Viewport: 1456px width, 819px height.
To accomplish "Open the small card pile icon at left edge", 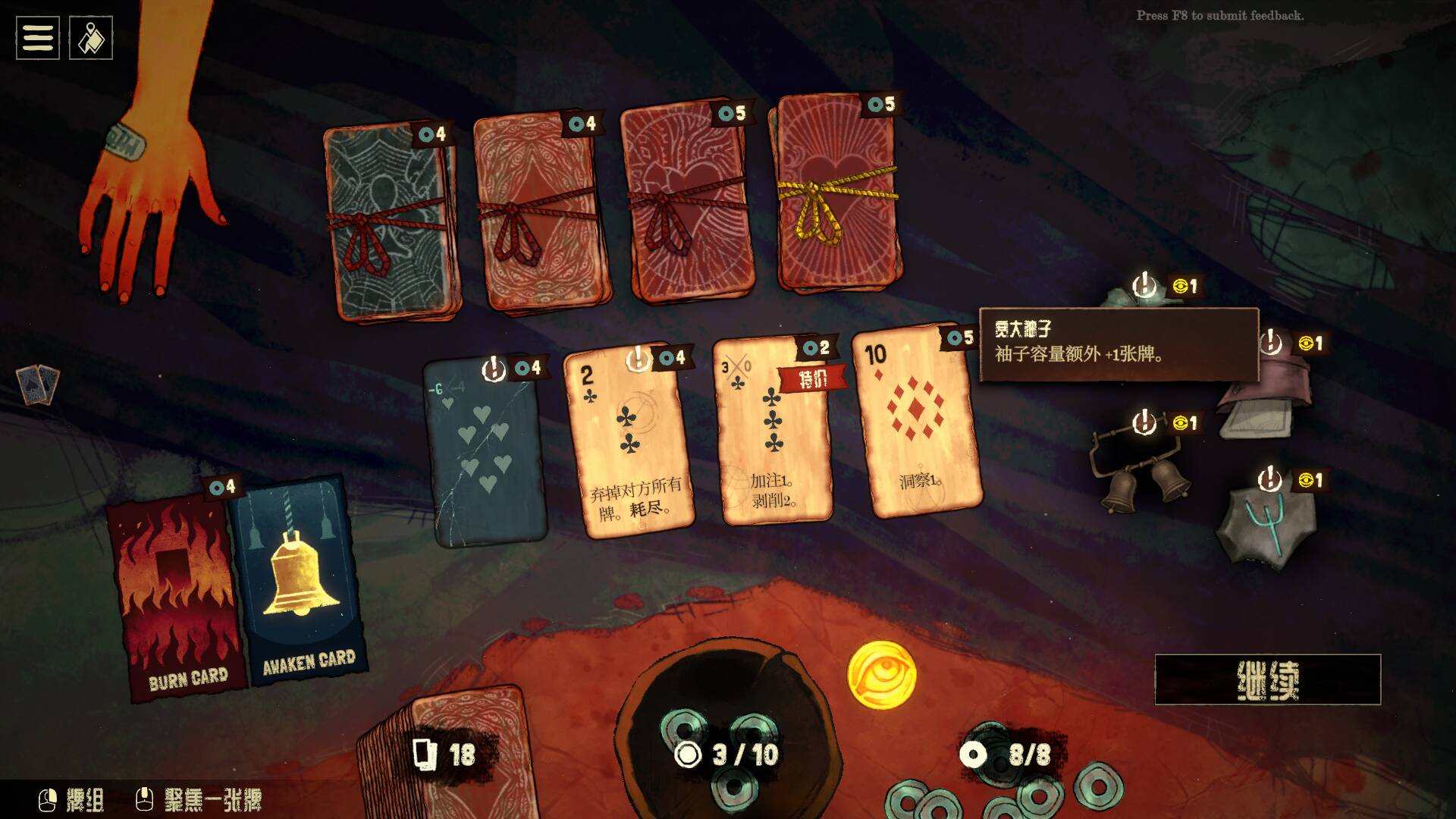I will [38, 383].
